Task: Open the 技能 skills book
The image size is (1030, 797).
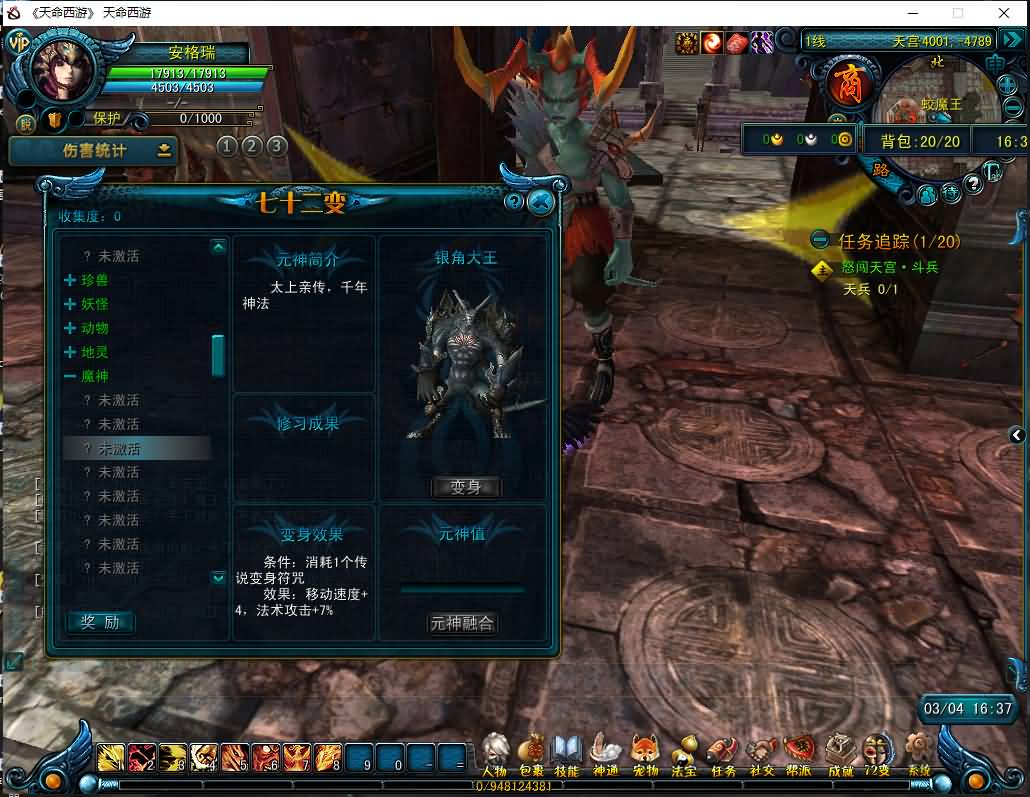Action: tap(567, 755)
